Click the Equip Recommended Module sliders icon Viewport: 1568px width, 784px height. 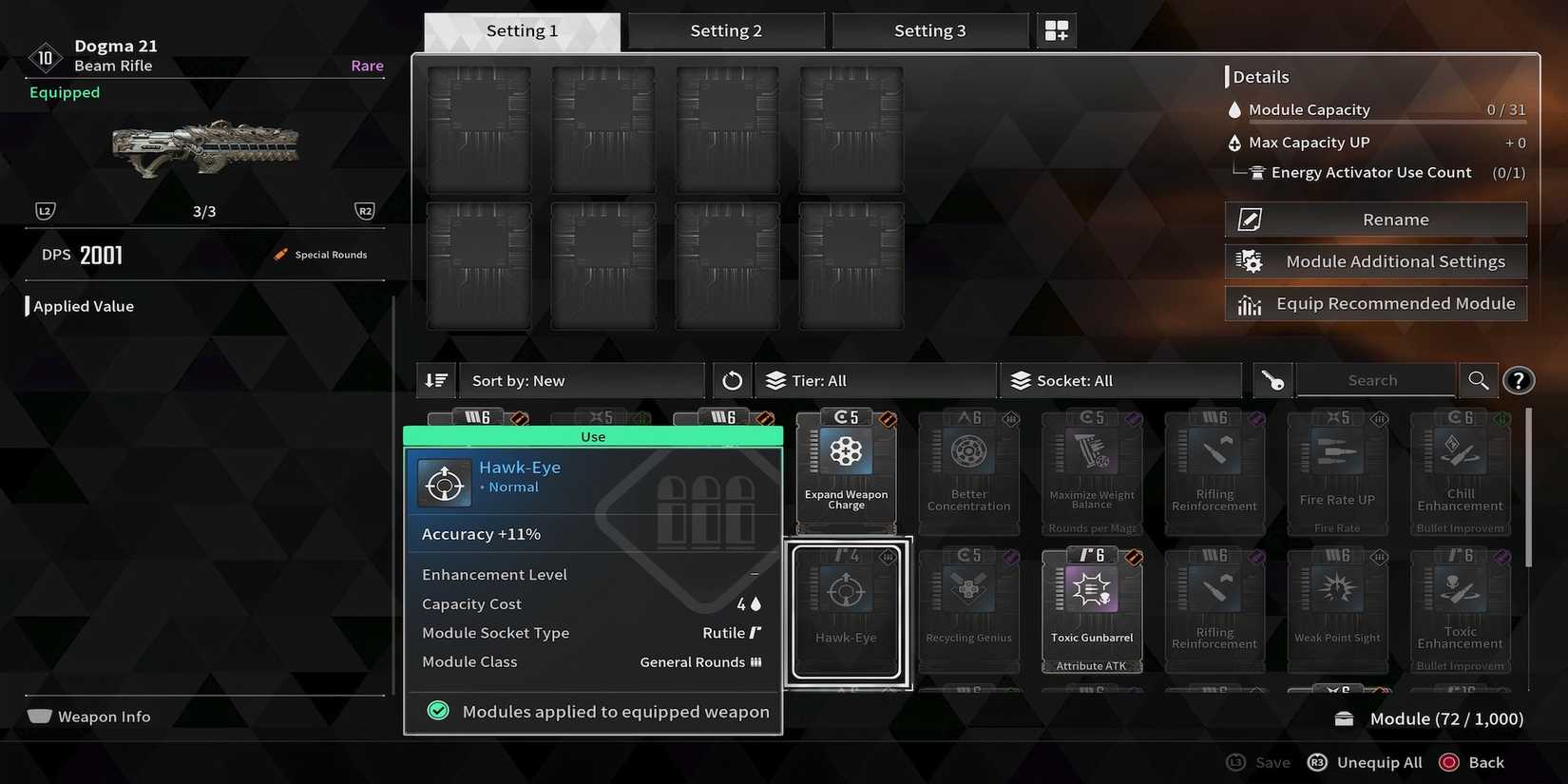tap(1248, 303)
